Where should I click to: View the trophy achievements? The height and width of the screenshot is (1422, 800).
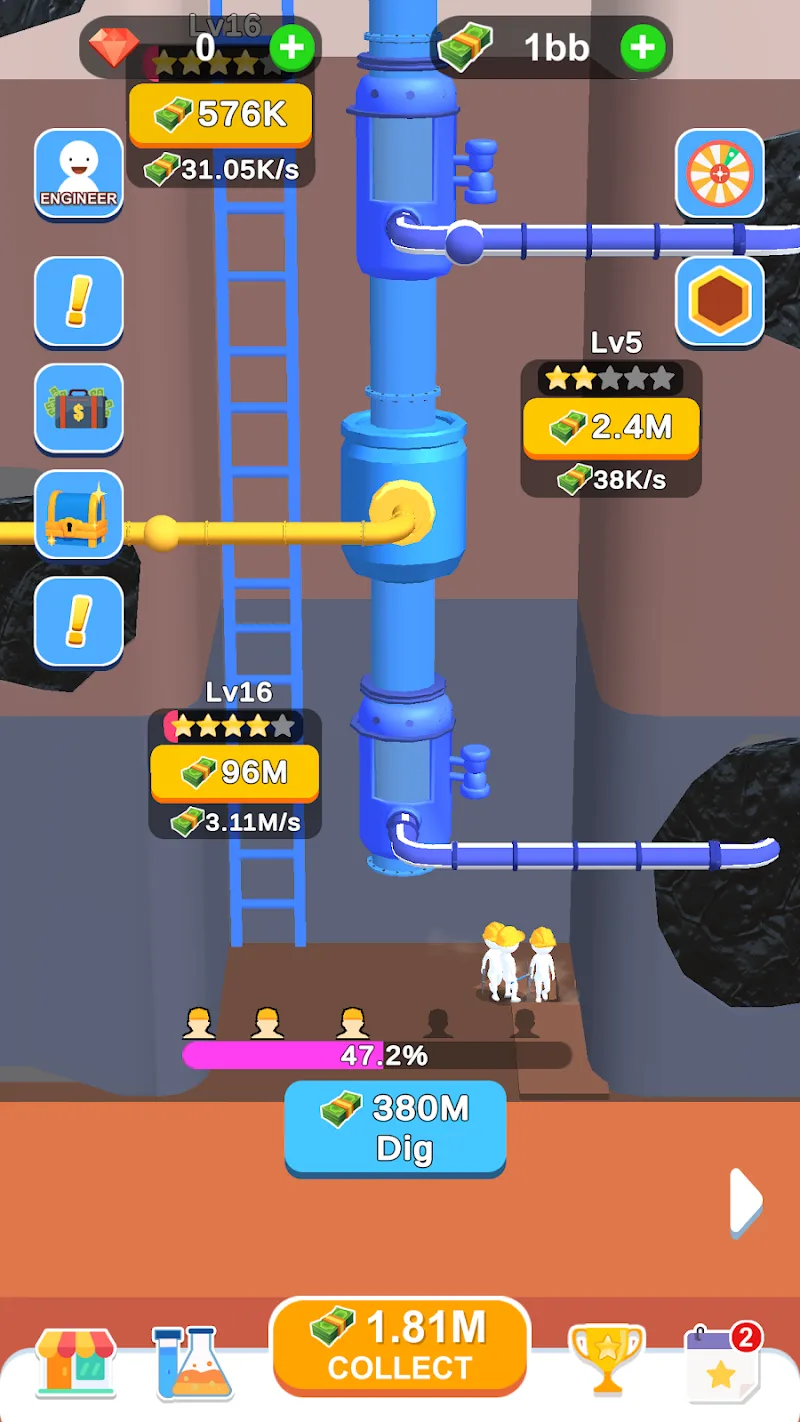tap(606, 1360)
